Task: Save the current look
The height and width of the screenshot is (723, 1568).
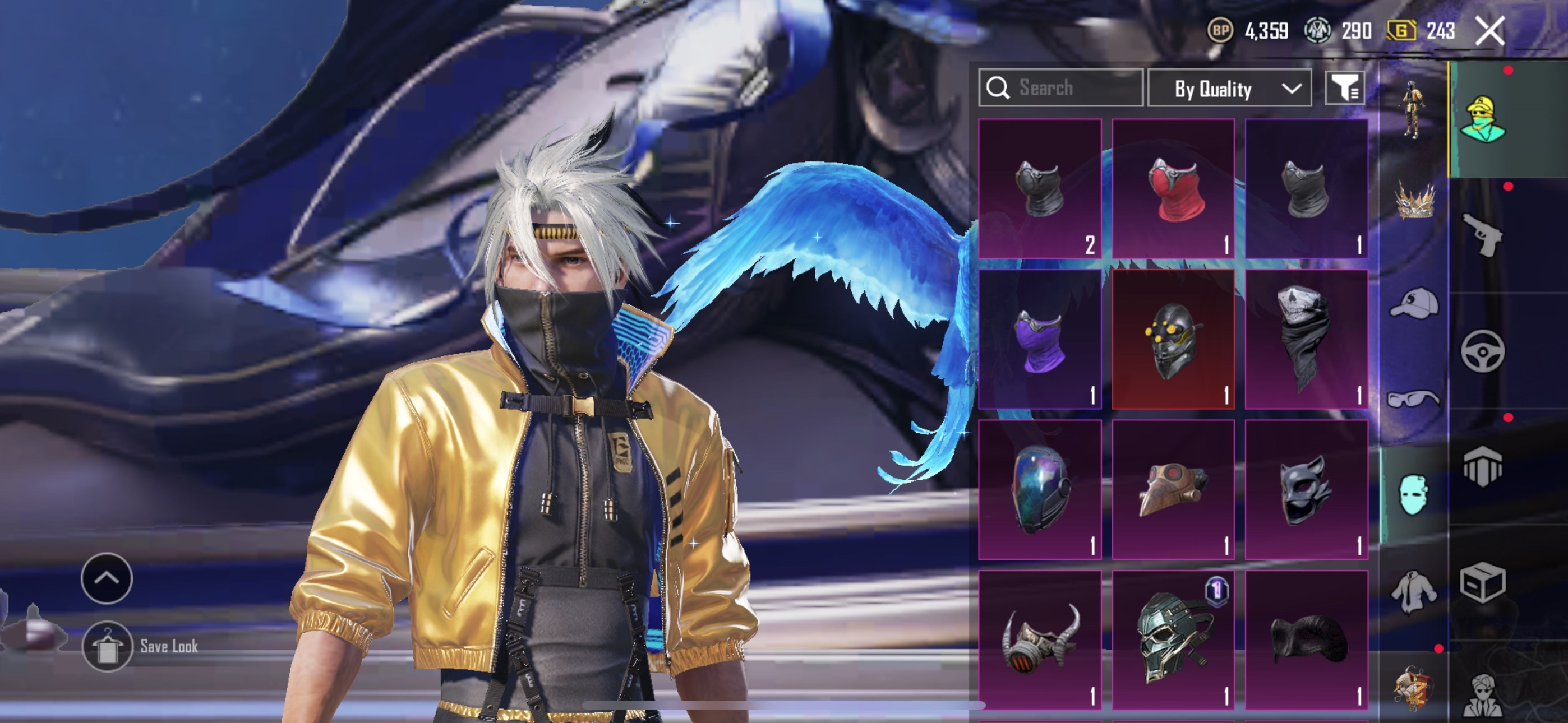Action: click(107, 646)
